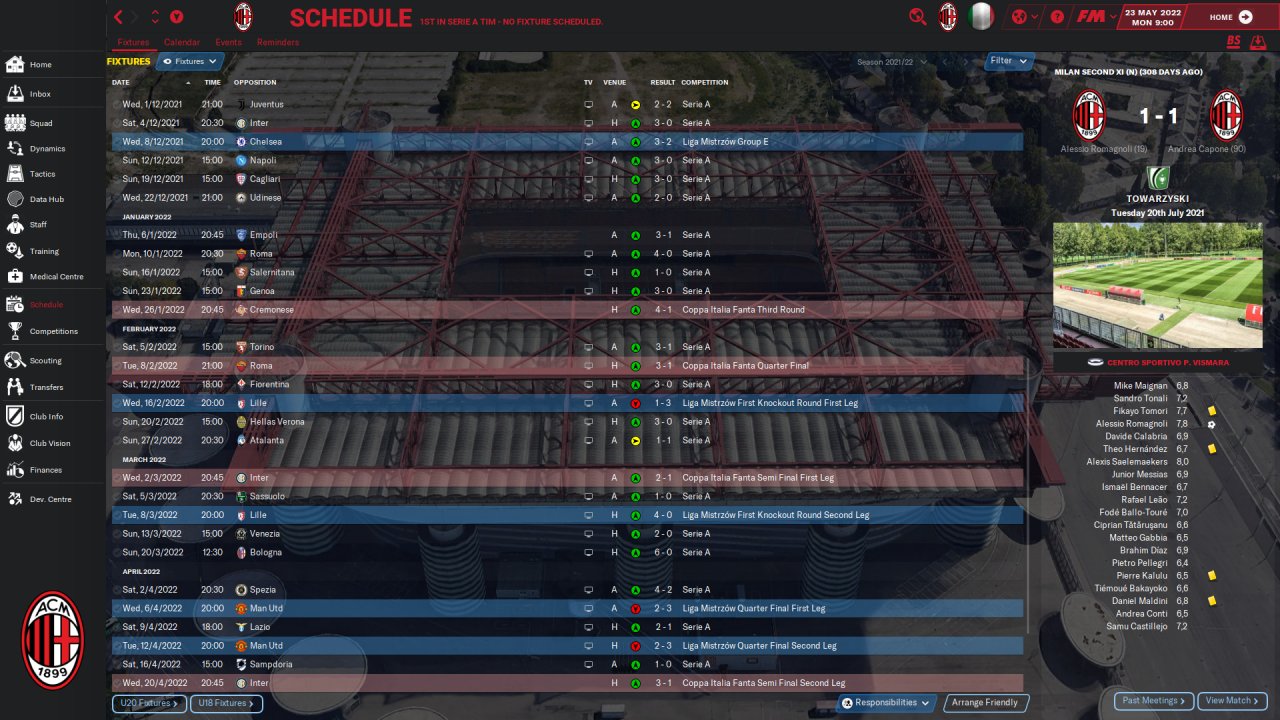Go to the Squad screen
The height and width of the screenshot is (720, 1280).
(x=40, y=123)
